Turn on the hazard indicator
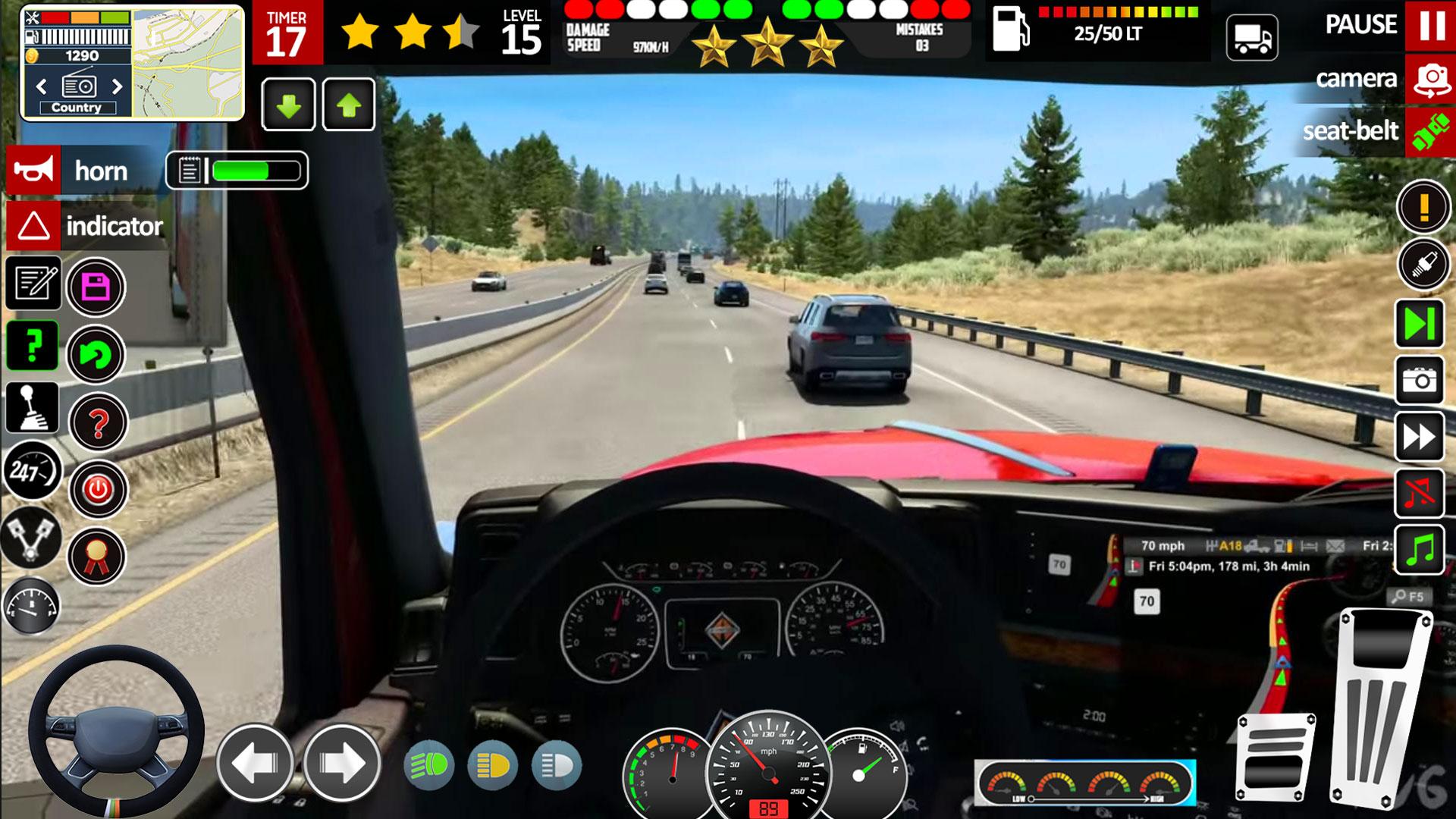The image size is (1456, 819). pos(33,226)
